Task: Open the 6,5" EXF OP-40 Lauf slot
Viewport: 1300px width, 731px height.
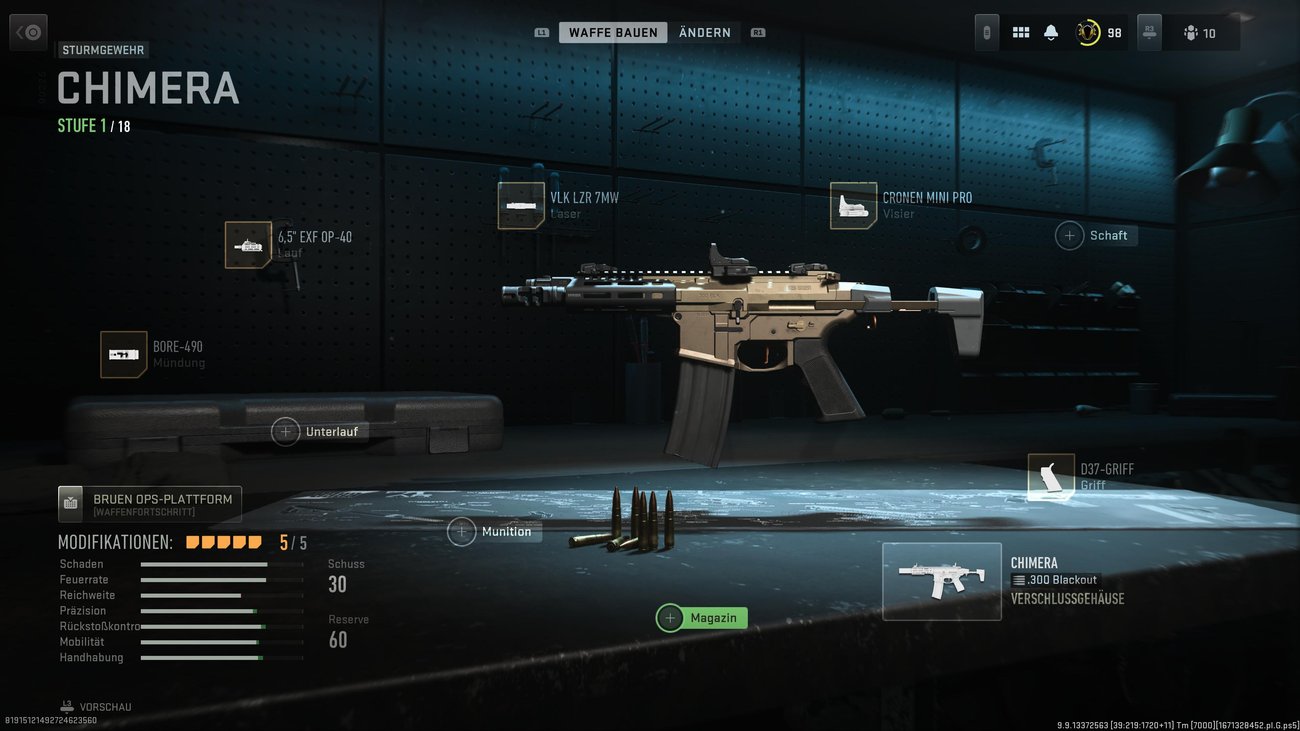Action: (x=247, y=244)
